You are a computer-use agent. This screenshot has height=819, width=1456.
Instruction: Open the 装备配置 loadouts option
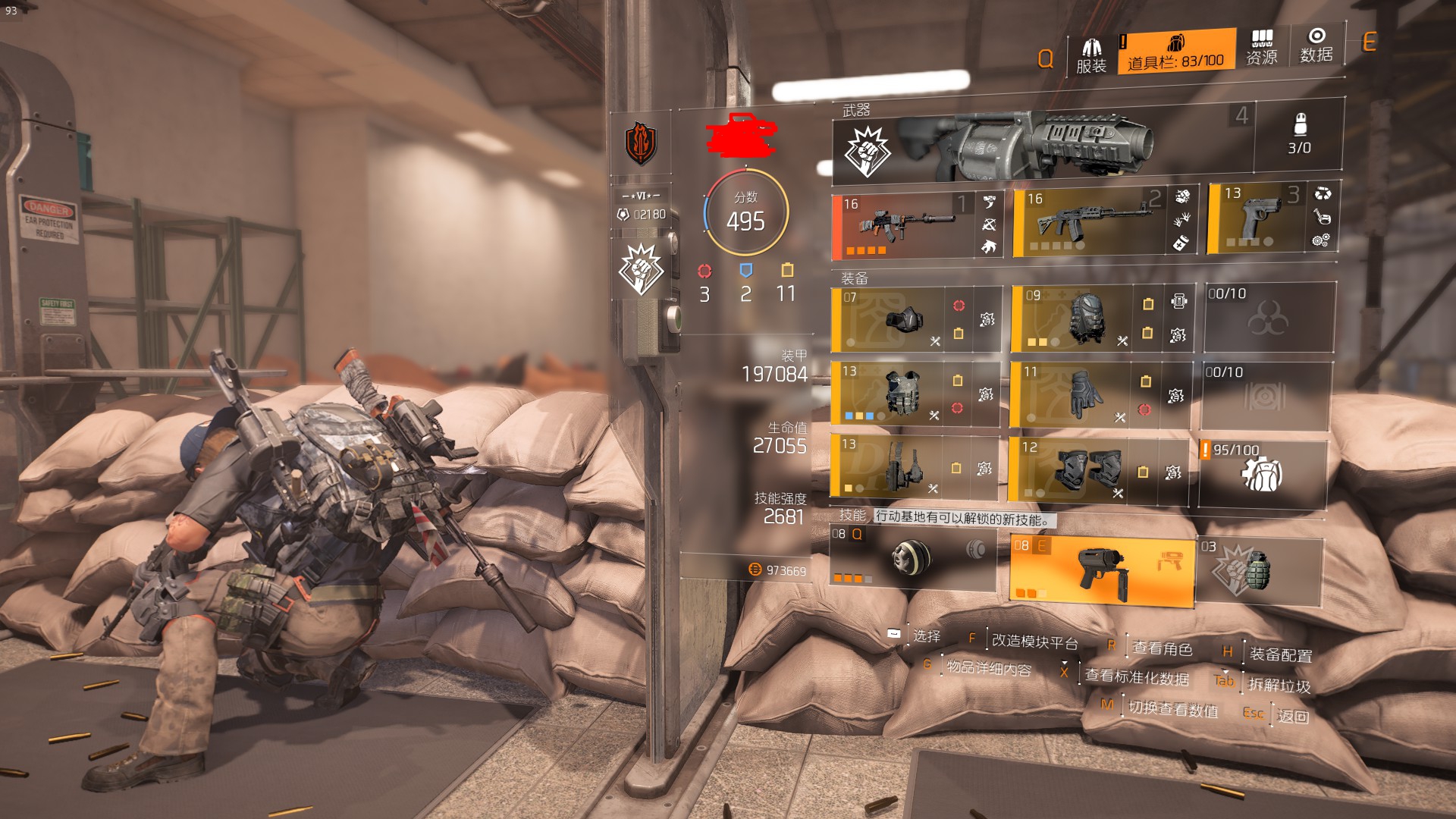tap(1280, 654)
